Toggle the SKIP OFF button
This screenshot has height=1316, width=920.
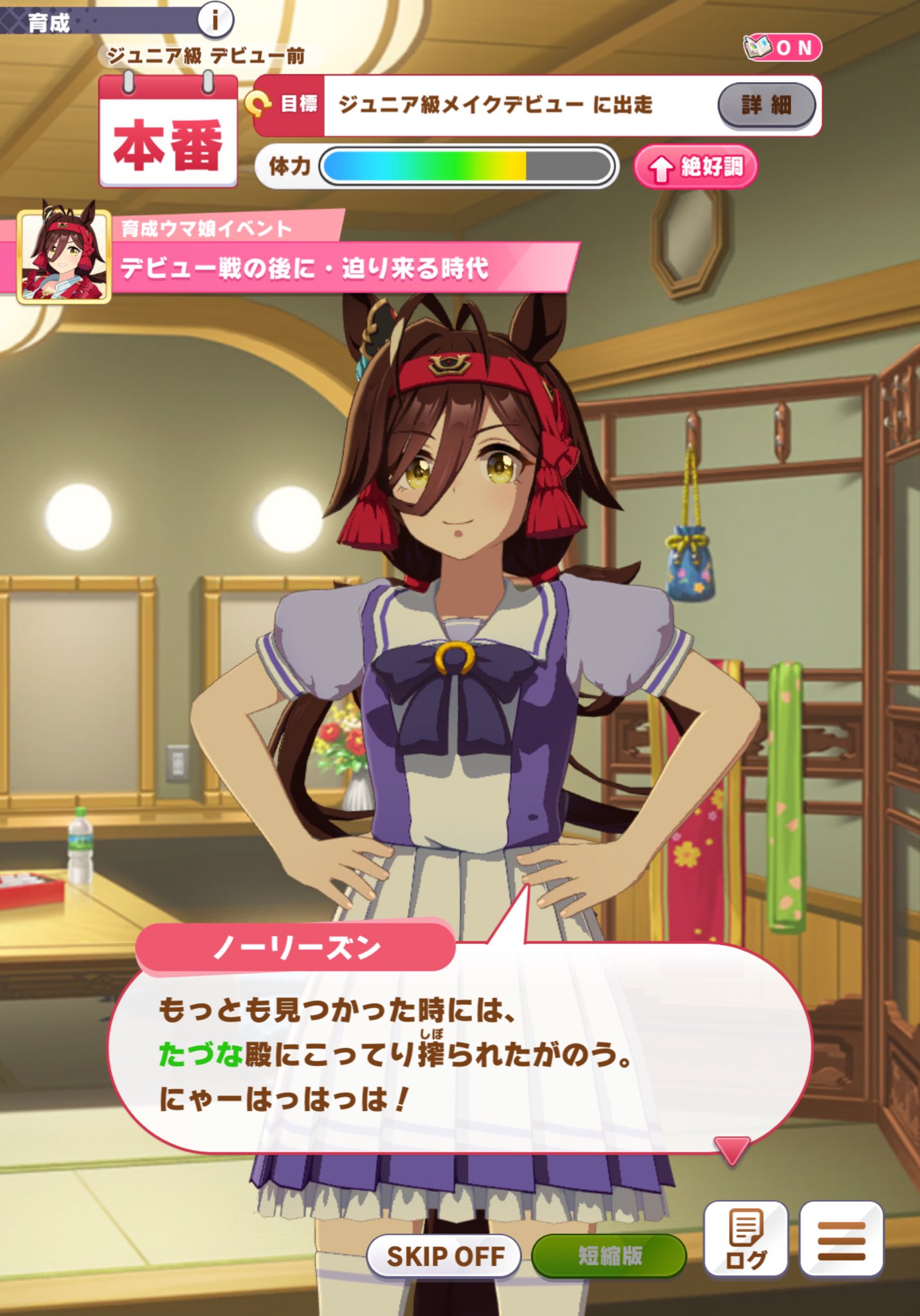(444, 1255)
